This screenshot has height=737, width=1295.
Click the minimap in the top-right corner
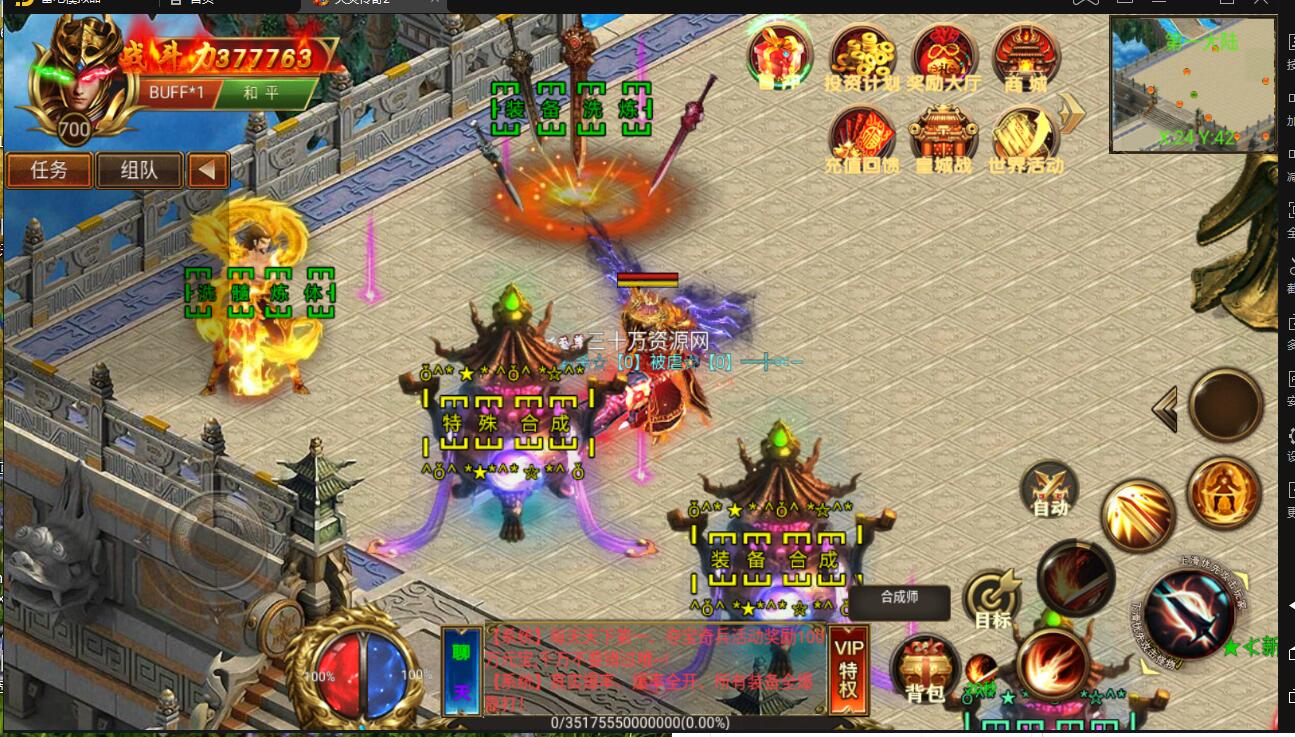[1193, 83]
